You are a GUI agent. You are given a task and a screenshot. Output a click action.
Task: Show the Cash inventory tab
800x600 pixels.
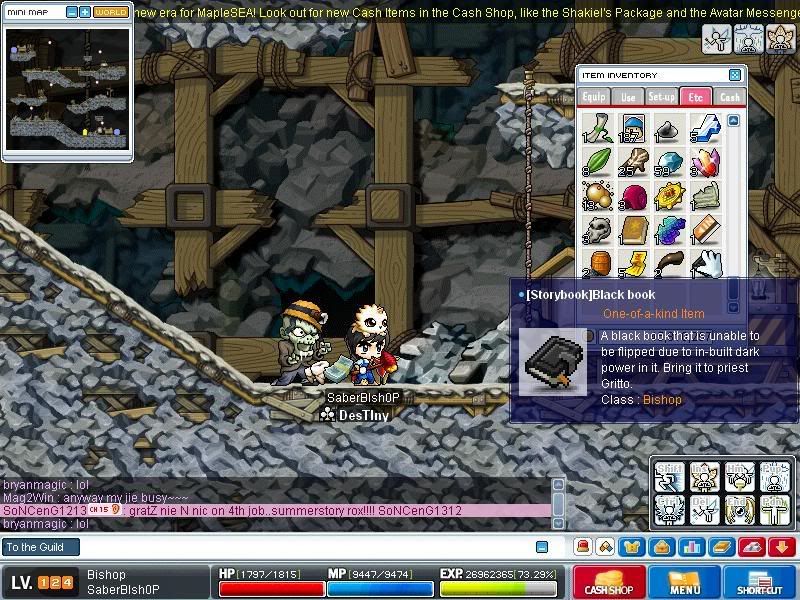(x=729, y=97)
